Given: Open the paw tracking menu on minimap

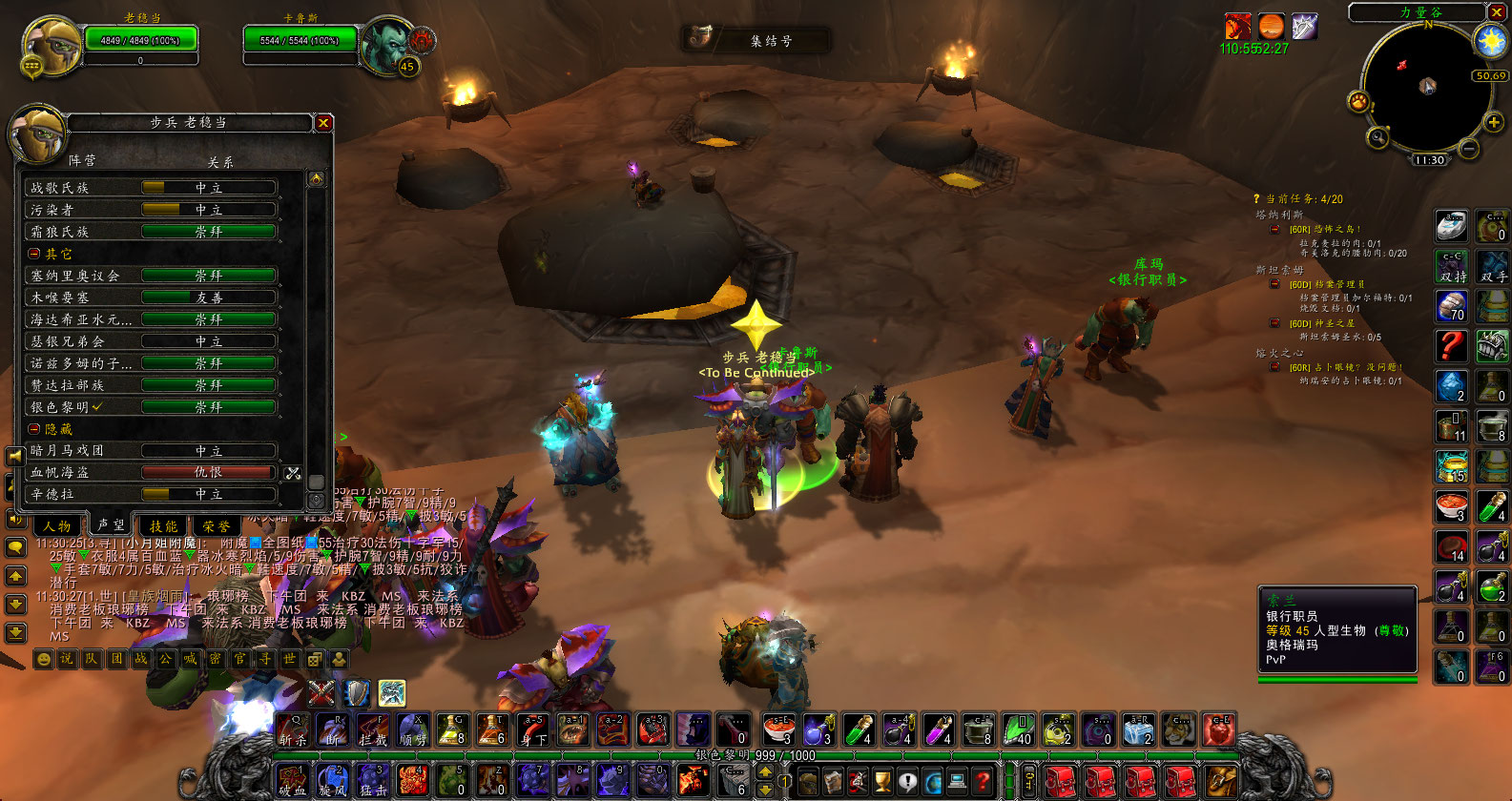Looking at the screenshot, I should coord(1358,101).
